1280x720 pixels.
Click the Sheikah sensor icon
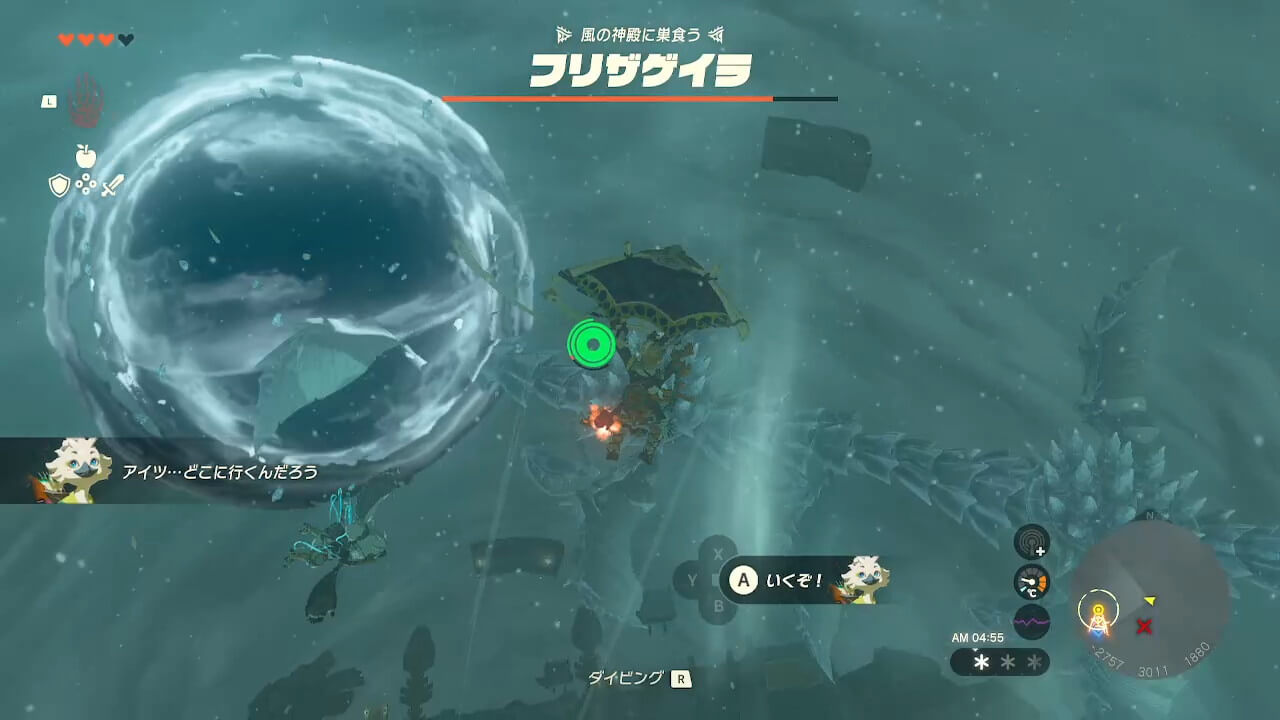[x=1031, y=542]
